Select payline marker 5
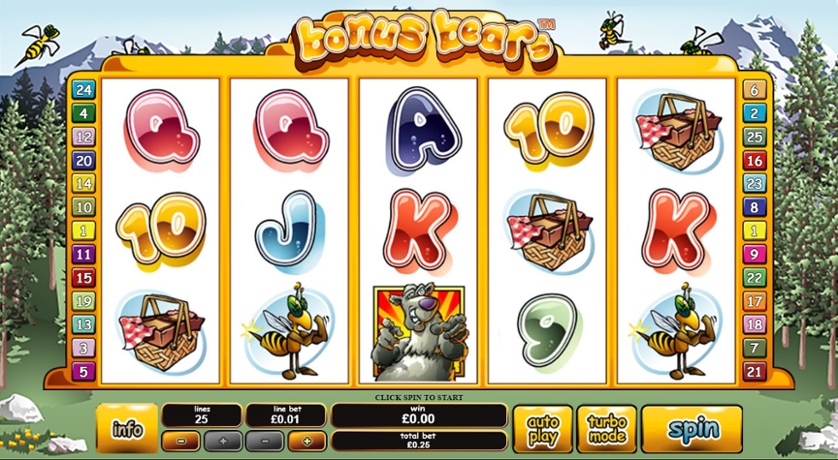 click(84, 372)
